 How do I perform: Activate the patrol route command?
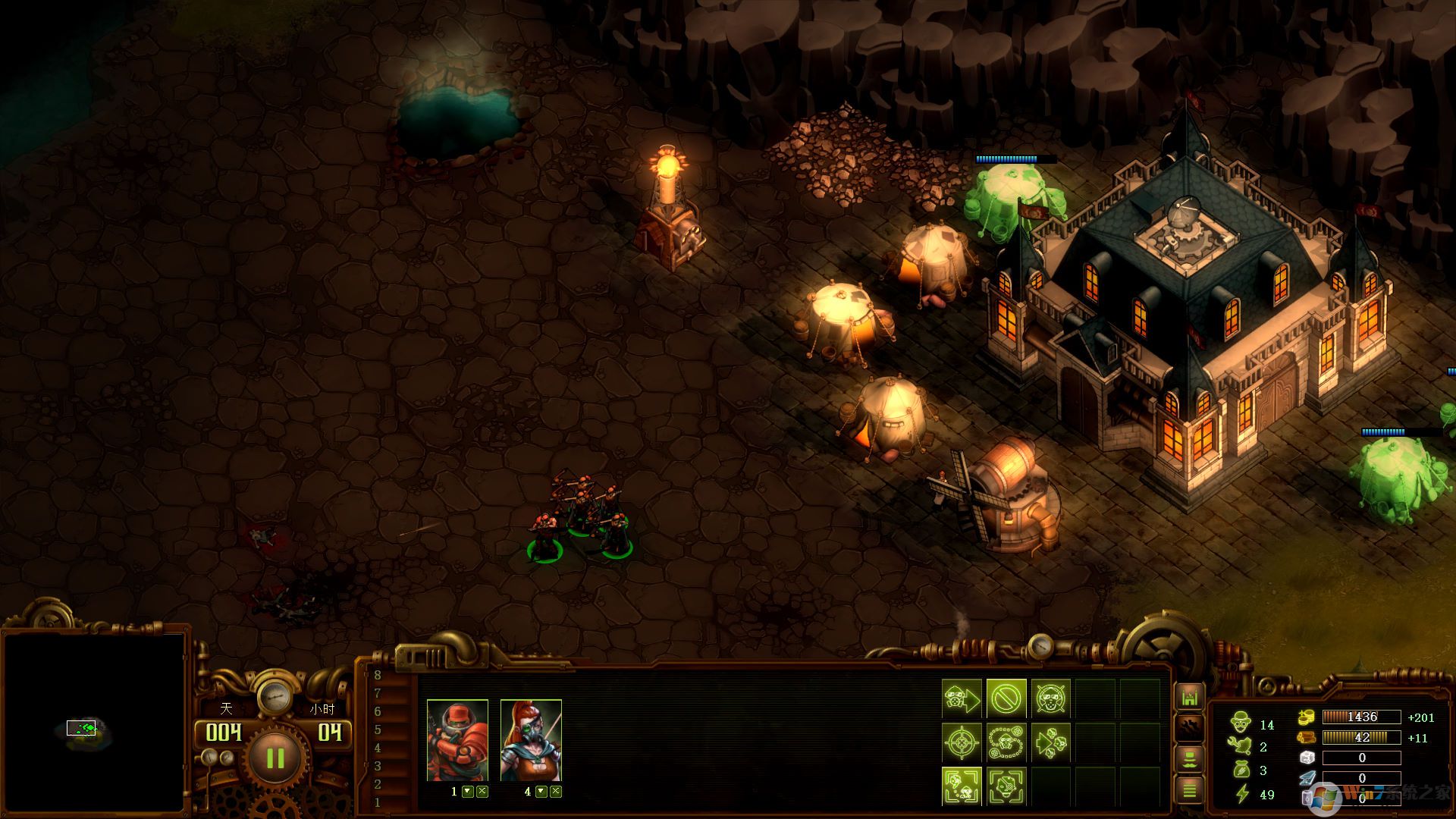1006,742
